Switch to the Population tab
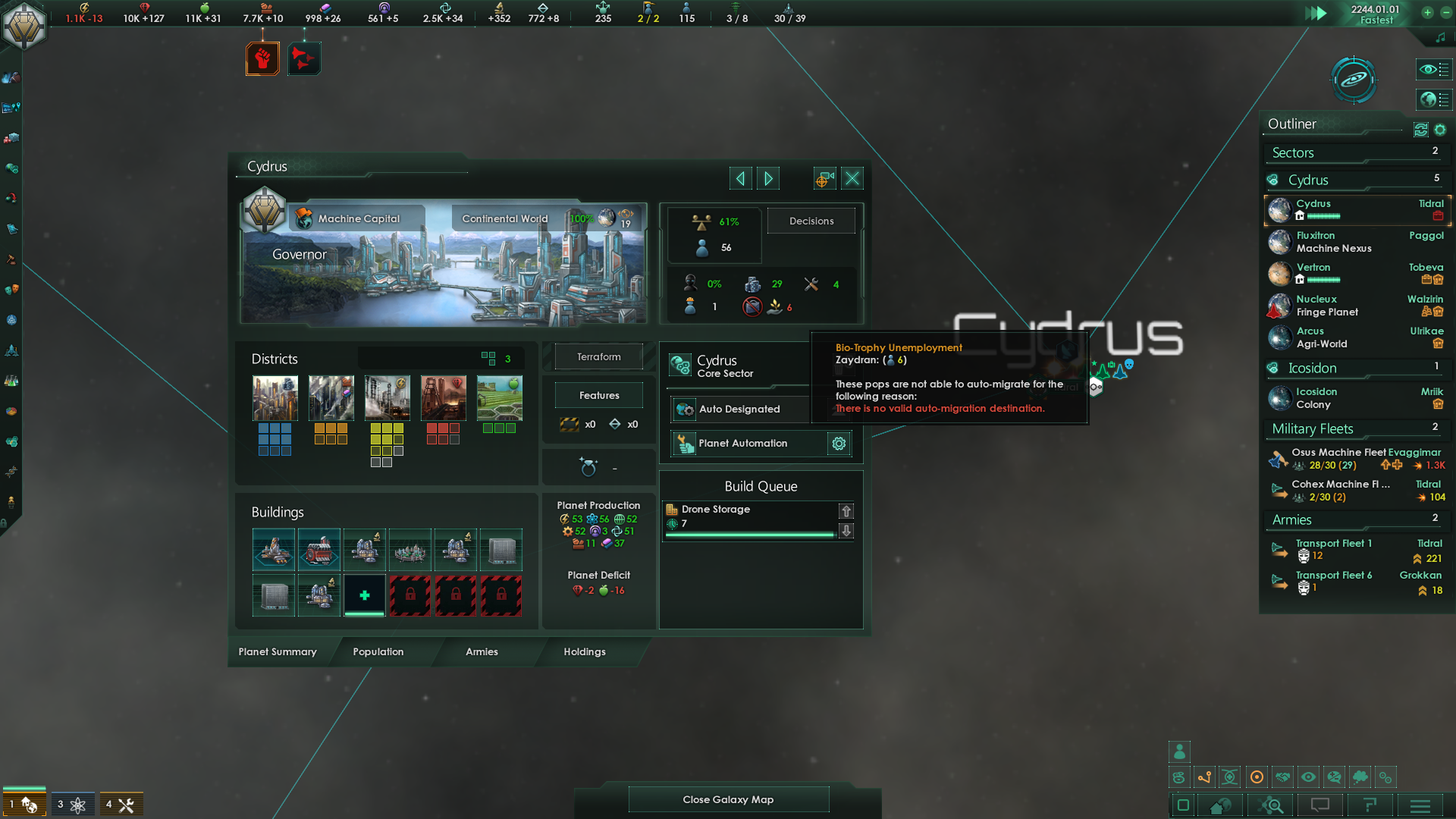This screenshot has width=1456, height=819. point(378,652)
